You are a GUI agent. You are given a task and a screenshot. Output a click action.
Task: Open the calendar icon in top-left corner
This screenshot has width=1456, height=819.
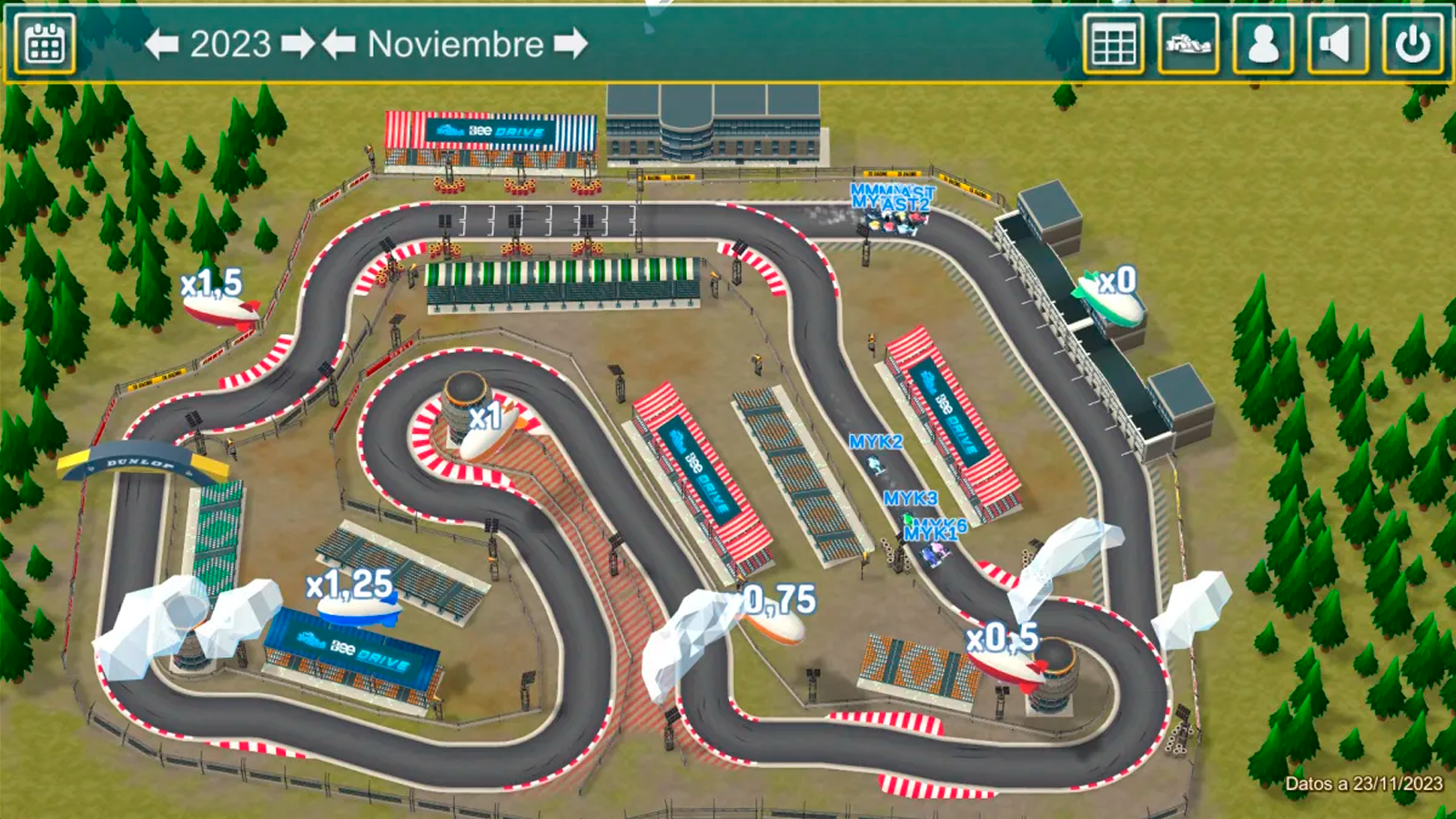click(43, 42)
